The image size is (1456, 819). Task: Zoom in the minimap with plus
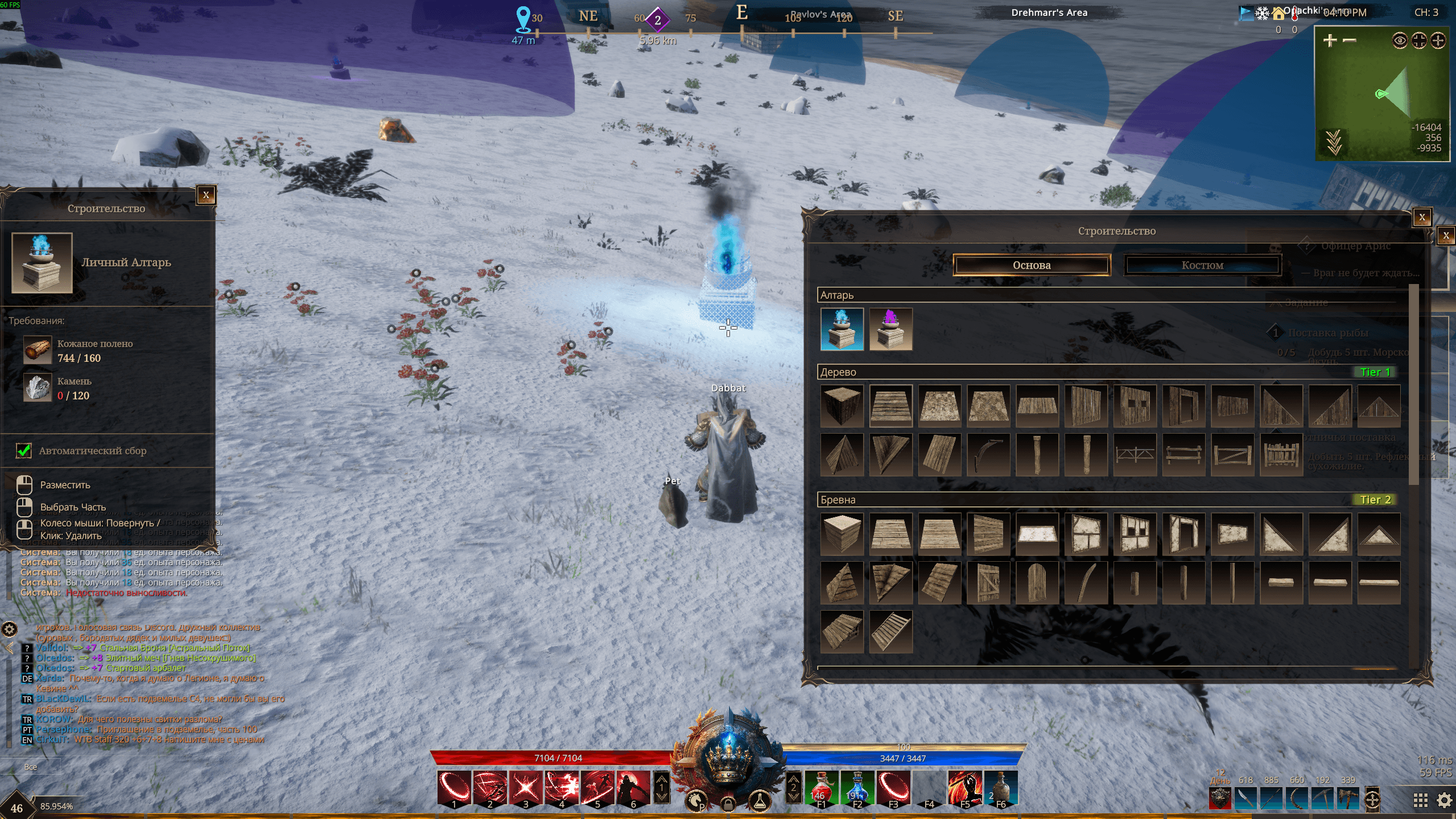1330,40
